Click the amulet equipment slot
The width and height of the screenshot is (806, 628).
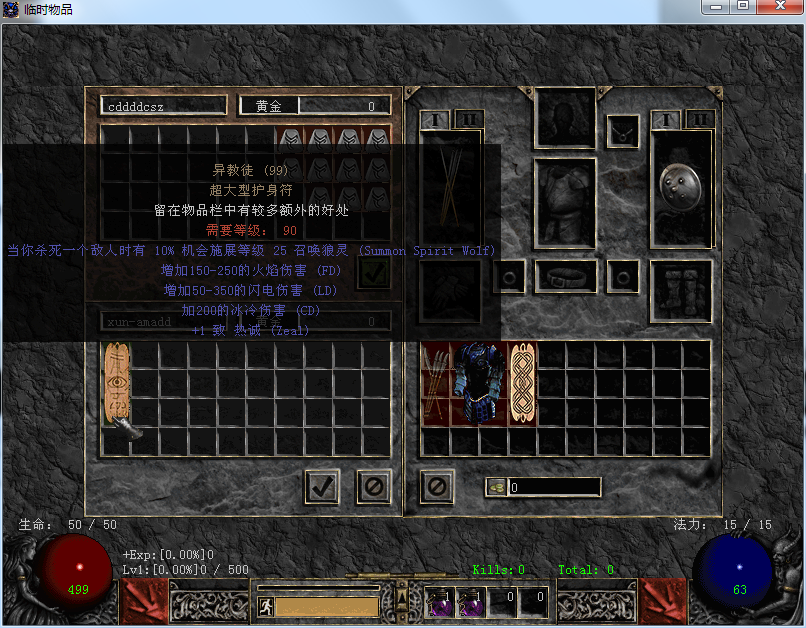coord(623,131)
